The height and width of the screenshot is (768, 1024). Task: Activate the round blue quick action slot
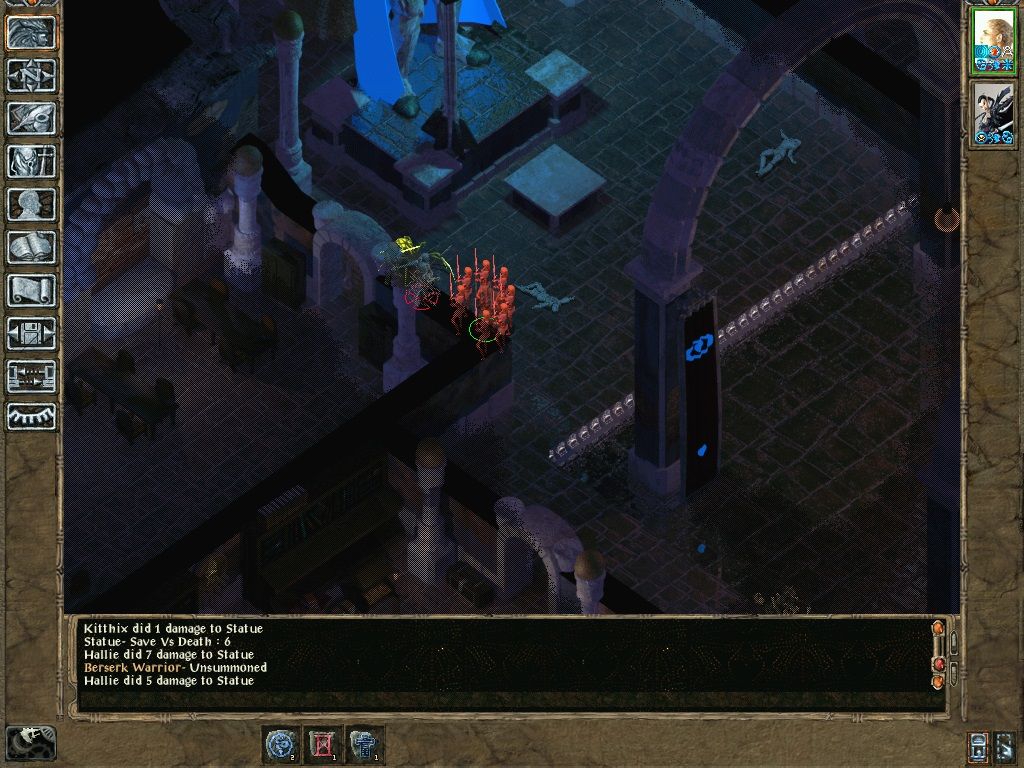coord(279,745)
